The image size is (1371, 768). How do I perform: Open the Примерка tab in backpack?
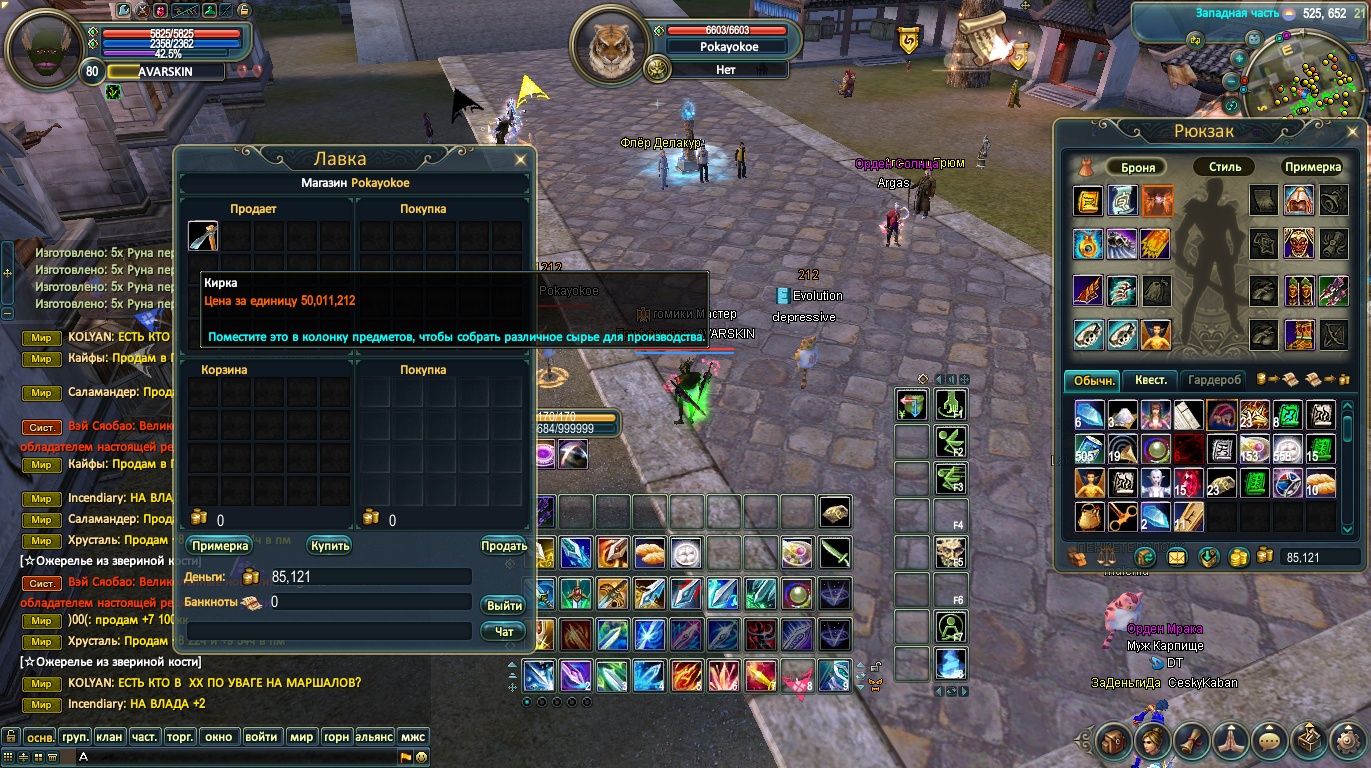coord(1312,167)
